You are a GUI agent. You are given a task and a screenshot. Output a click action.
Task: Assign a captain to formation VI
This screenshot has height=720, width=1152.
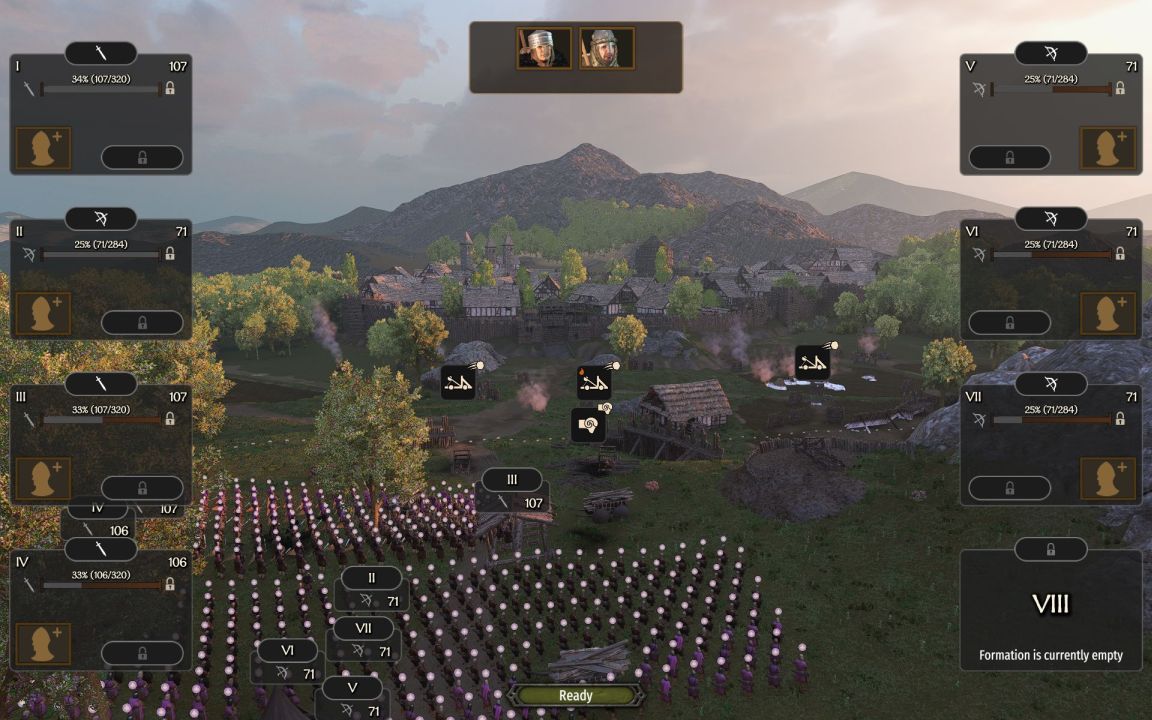click(x=1108, y=314)
